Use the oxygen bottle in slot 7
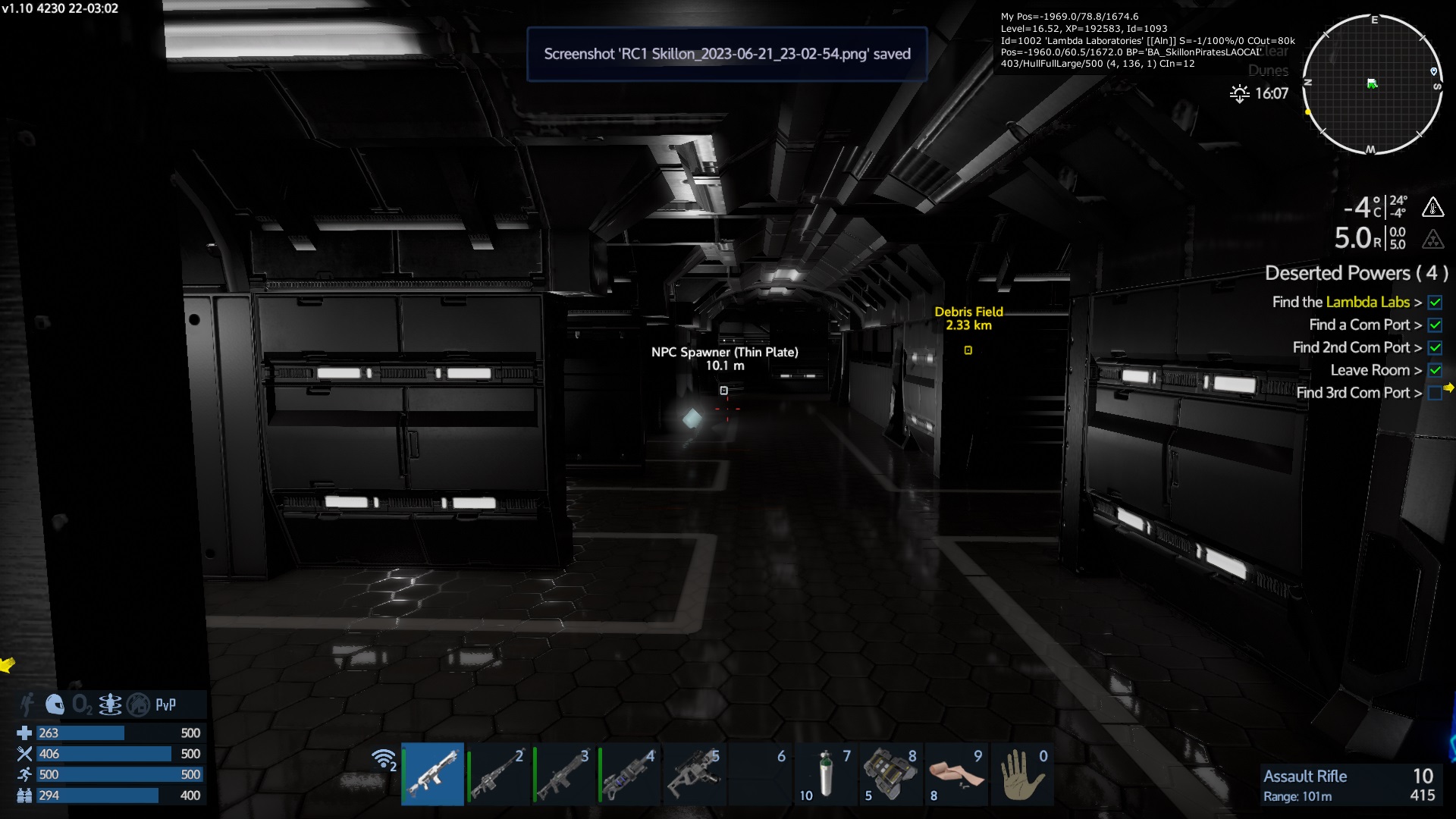The height and width of the screenshot is (819, 1456). pos(825,773)
